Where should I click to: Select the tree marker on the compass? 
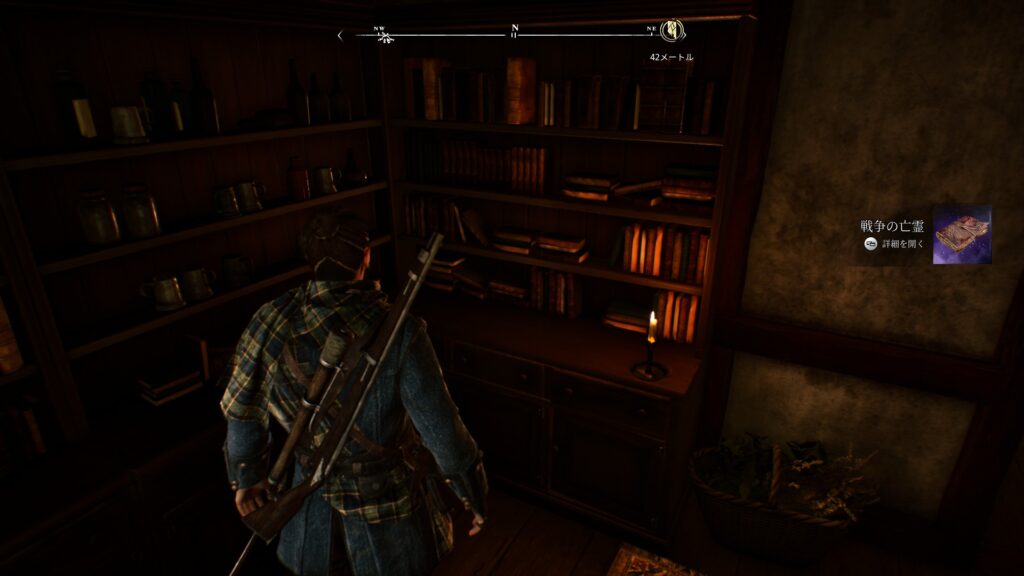click(385, 38)
